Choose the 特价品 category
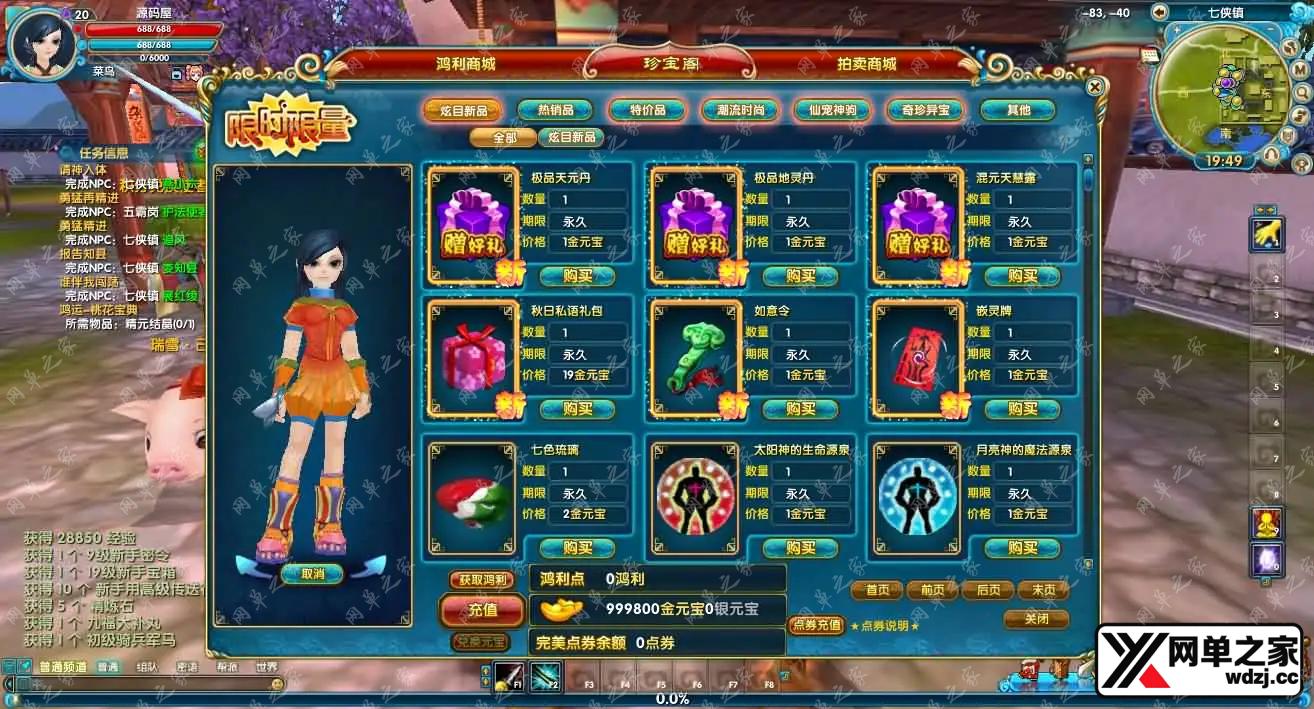The image size is (1314, 709). pyautogui.click(x=648, y=110)
